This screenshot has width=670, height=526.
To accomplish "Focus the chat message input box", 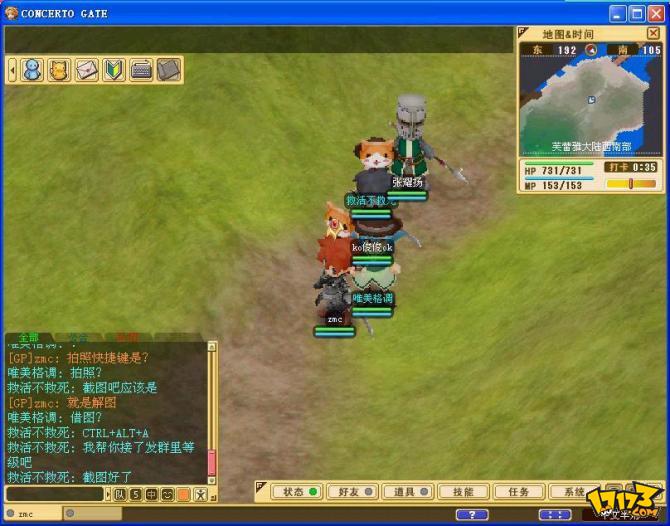I will point(55,494).
